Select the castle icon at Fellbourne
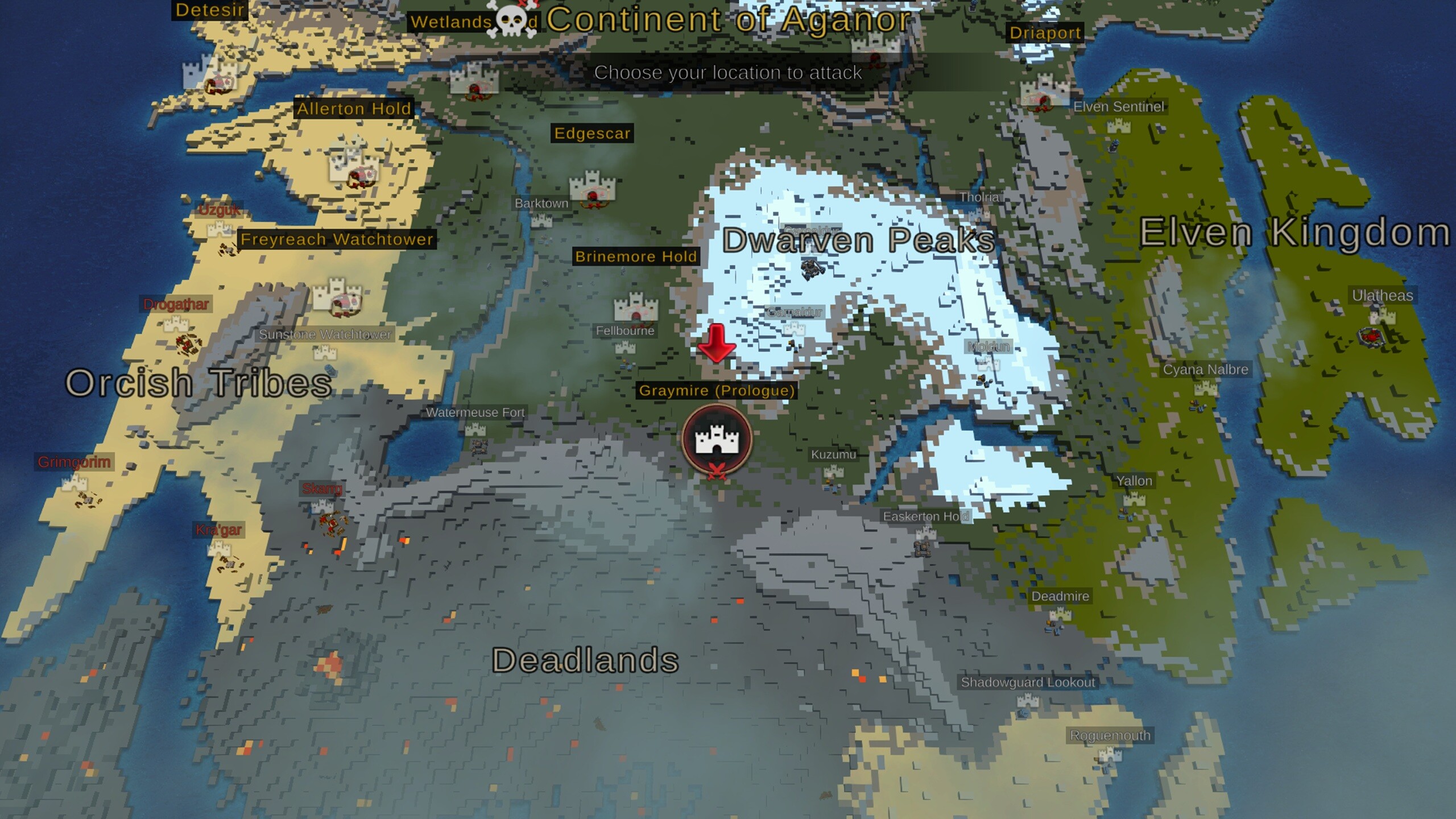 pyautogui.click(x=637, y=307)
